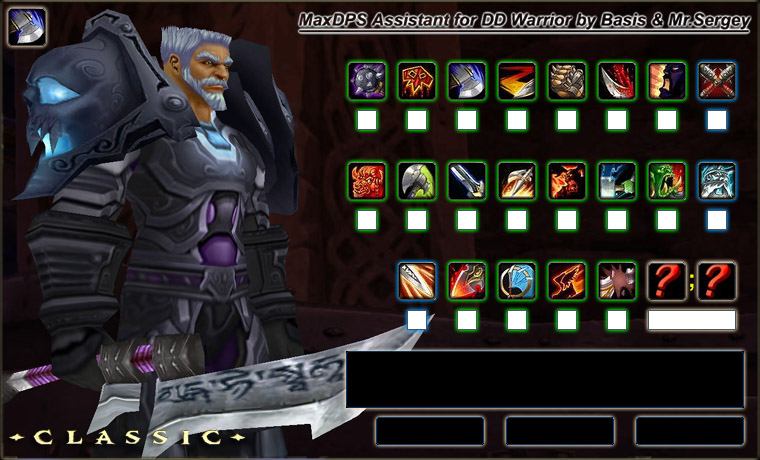
Task: Check the box beneath the blue shield icon
Action: (517, 320)
